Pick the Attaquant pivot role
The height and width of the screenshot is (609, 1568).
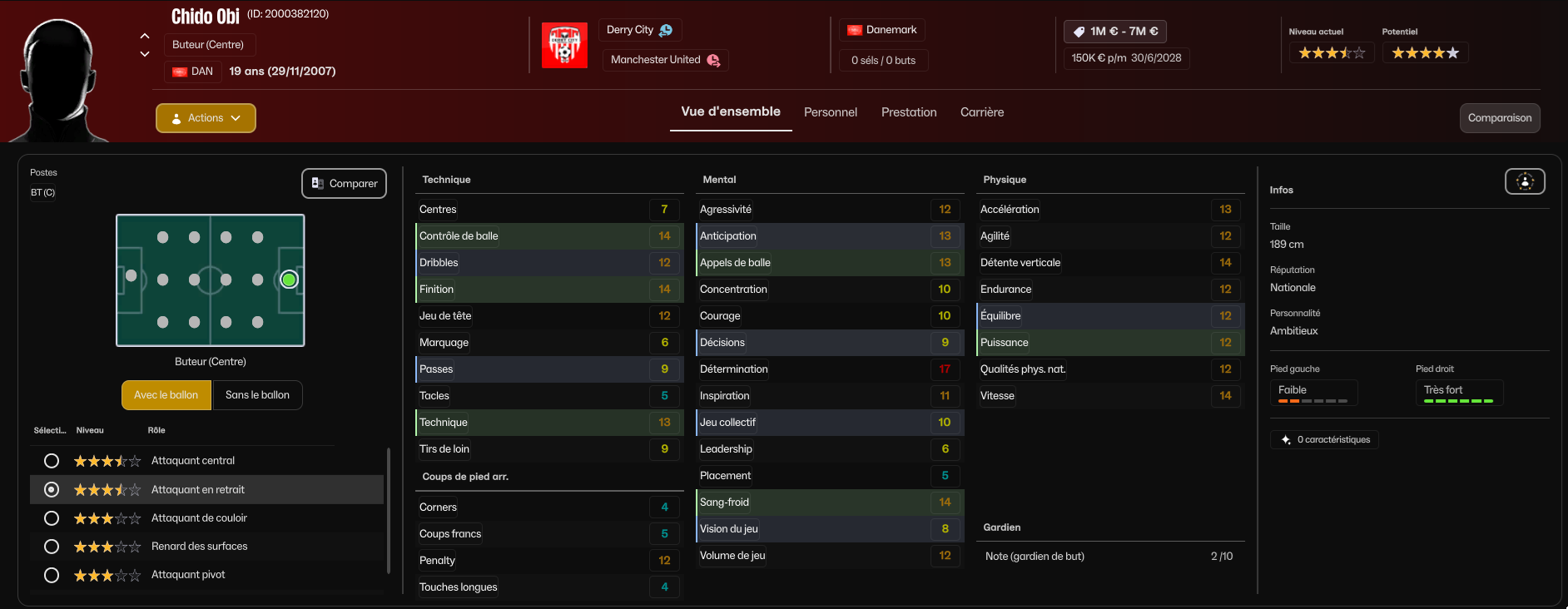pos(52,575)
